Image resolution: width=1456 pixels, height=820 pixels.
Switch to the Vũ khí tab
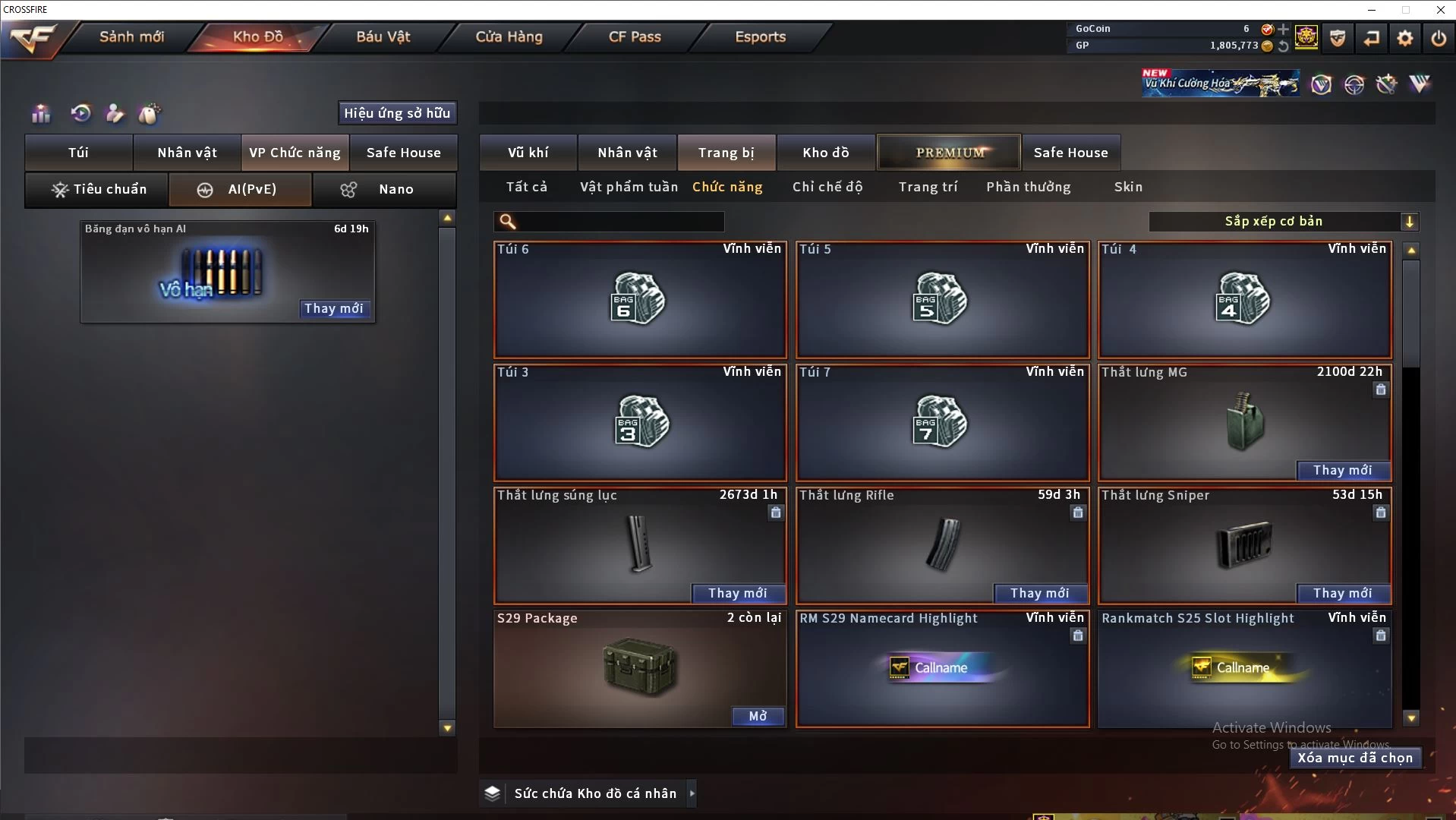pos(528,153)
